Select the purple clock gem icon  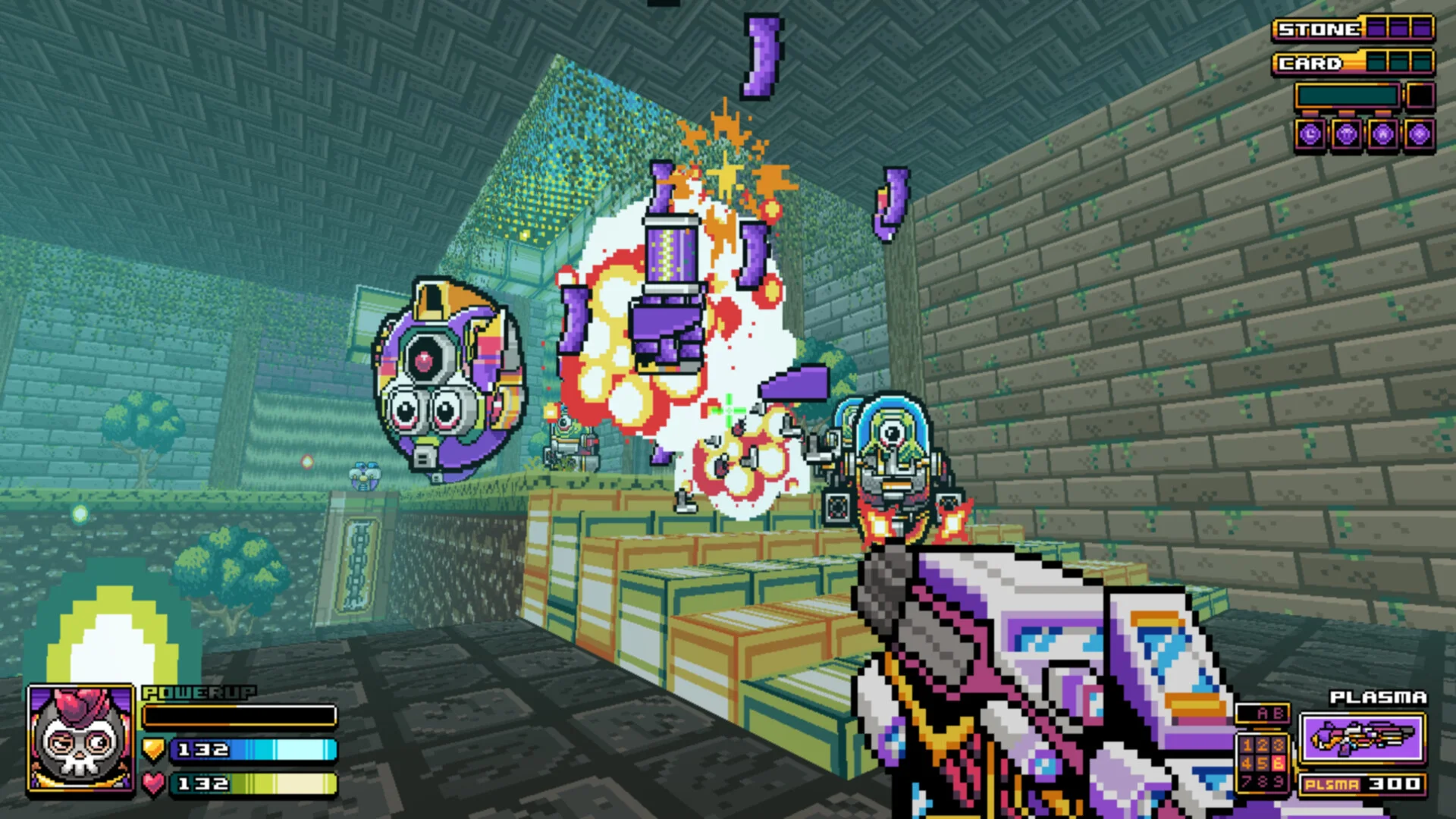(1310, 136)
